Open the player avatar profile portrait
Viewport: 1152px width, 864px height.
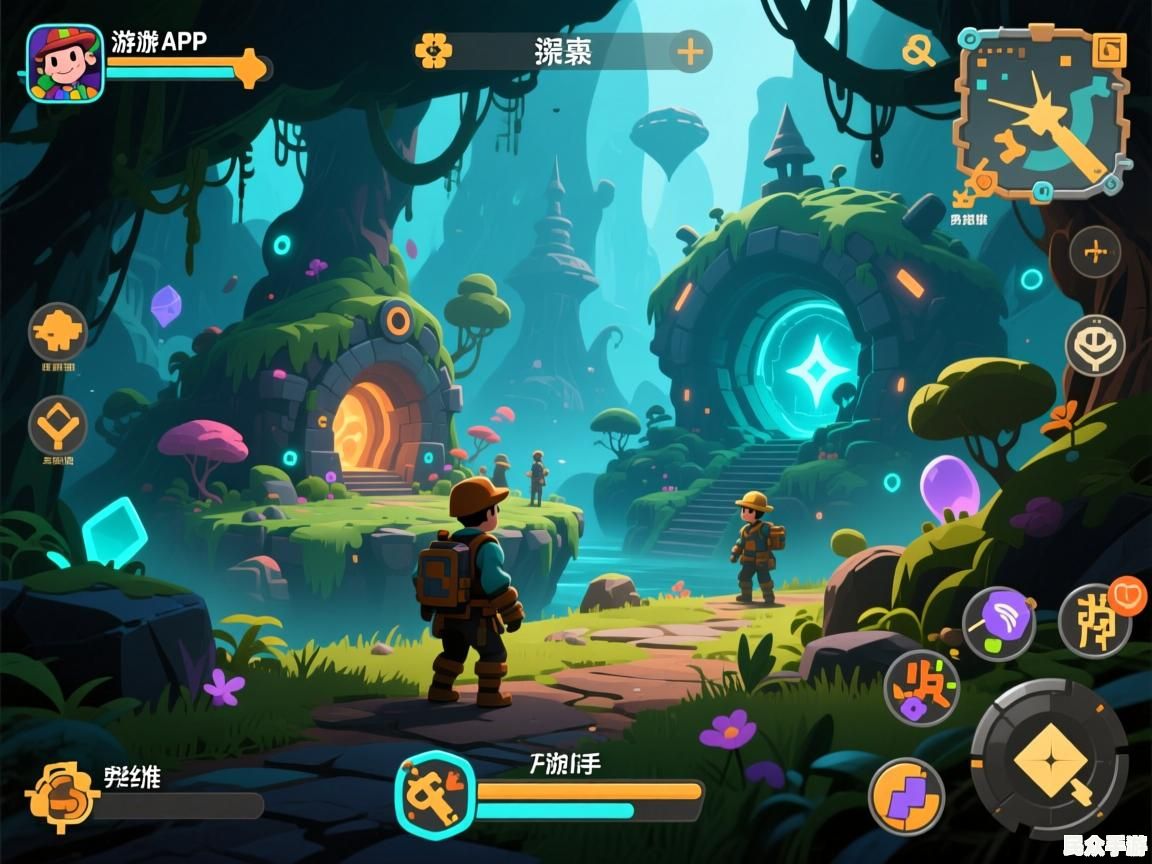65,63
